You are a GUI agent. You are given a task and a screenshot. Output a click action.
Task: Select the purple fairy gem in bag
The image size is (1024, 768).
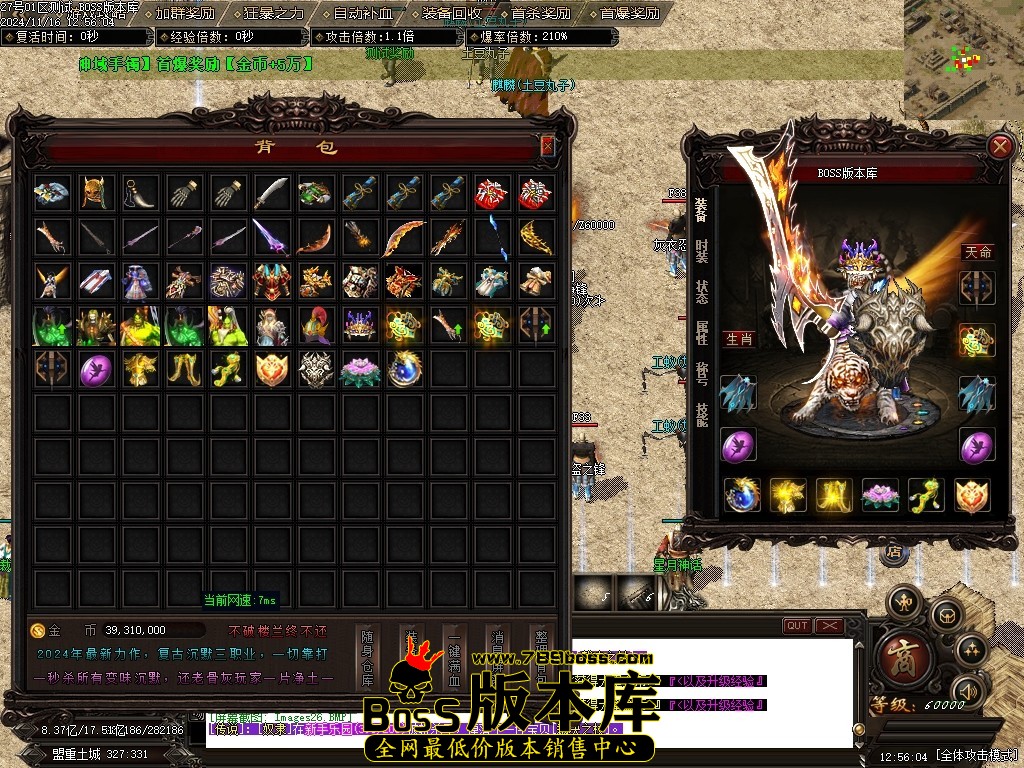pyautogui.click(x=96, y=369)
